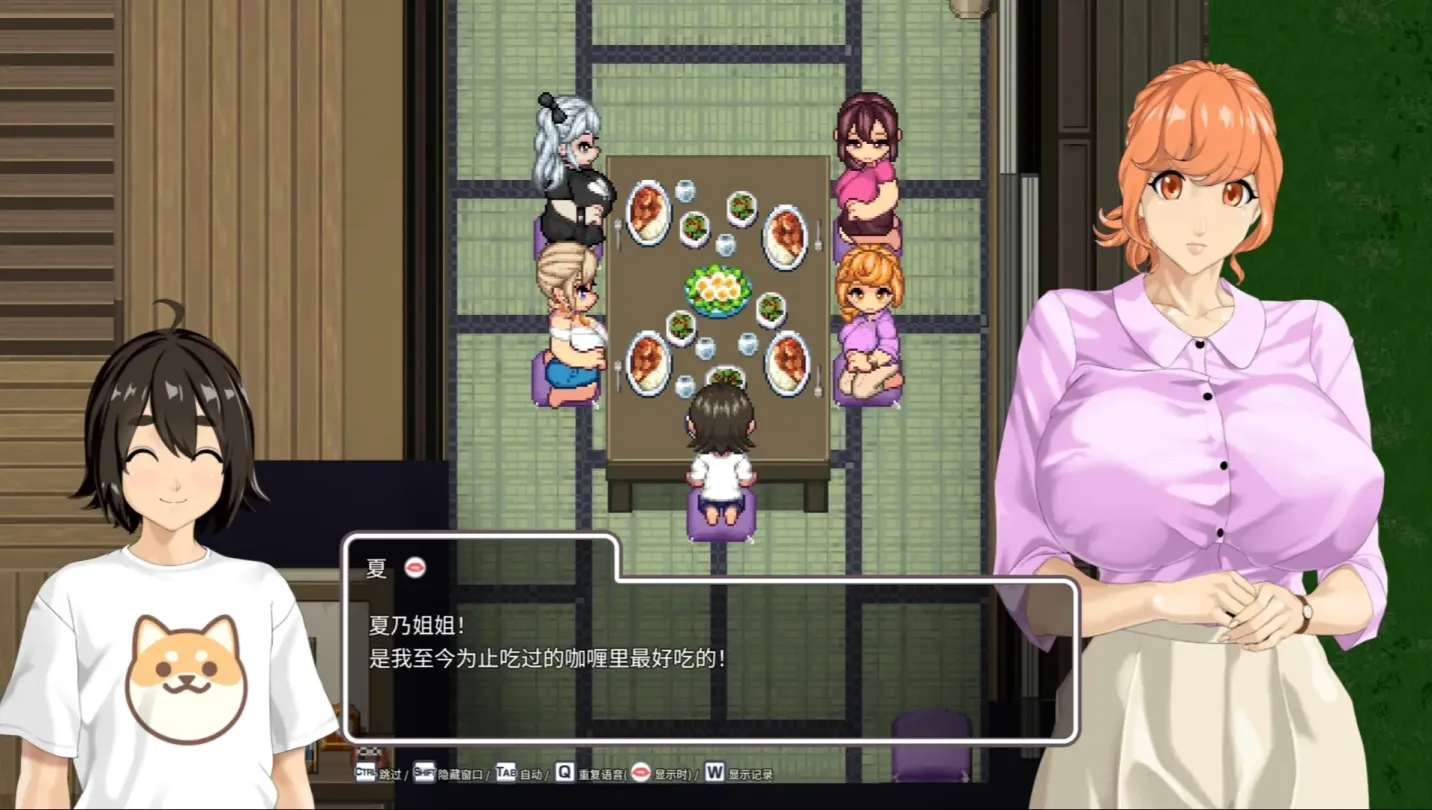Screen dimensions: 1432x810
Task: Click the lips icon next to 显示时 label
Action: click(x=639, y=771)
